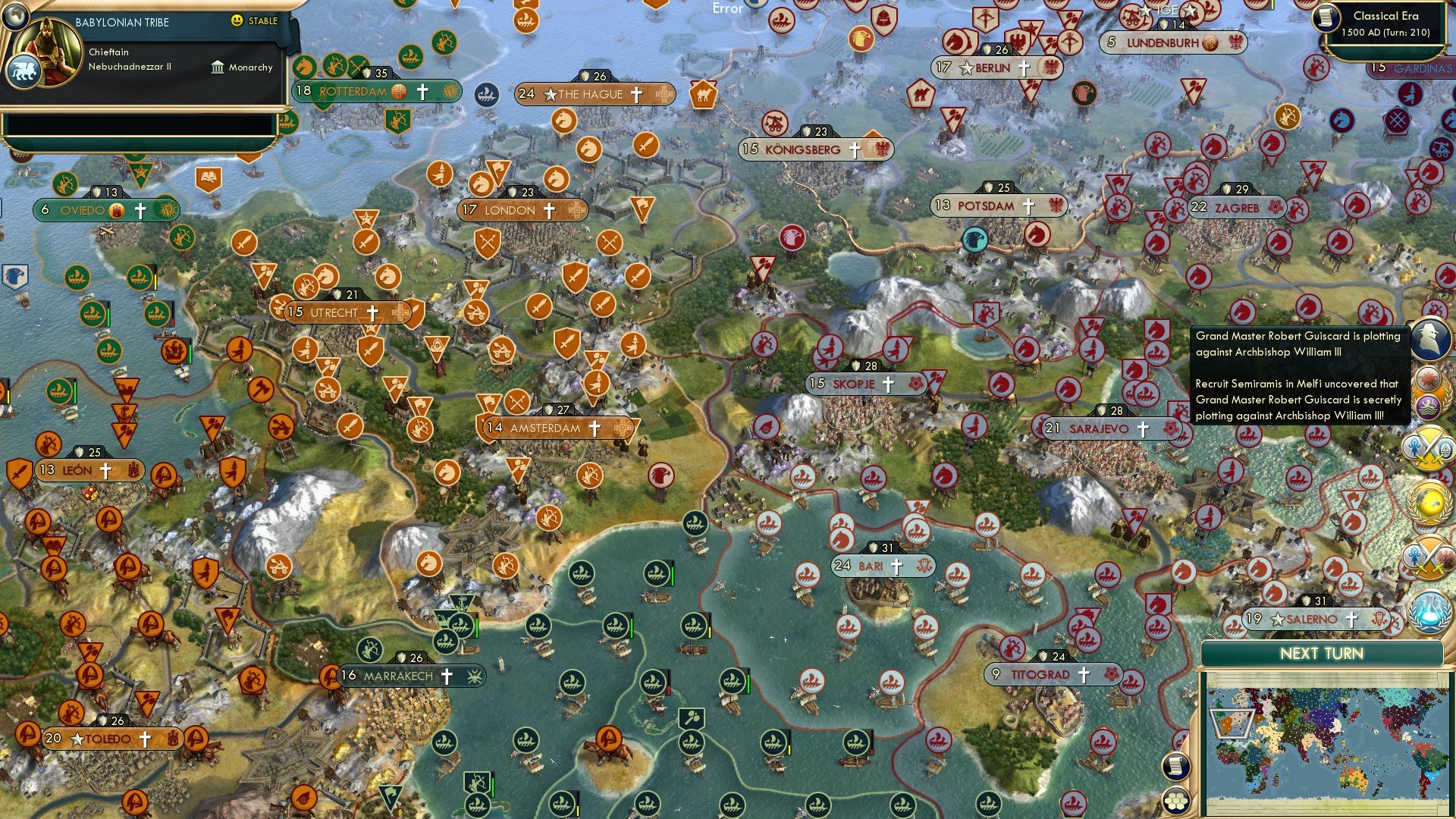Image resolution: width=1456 pixels, height=819 pixels.
Task: Open the golden globe diplomacy notification
Action: [x=1430, y=503]
